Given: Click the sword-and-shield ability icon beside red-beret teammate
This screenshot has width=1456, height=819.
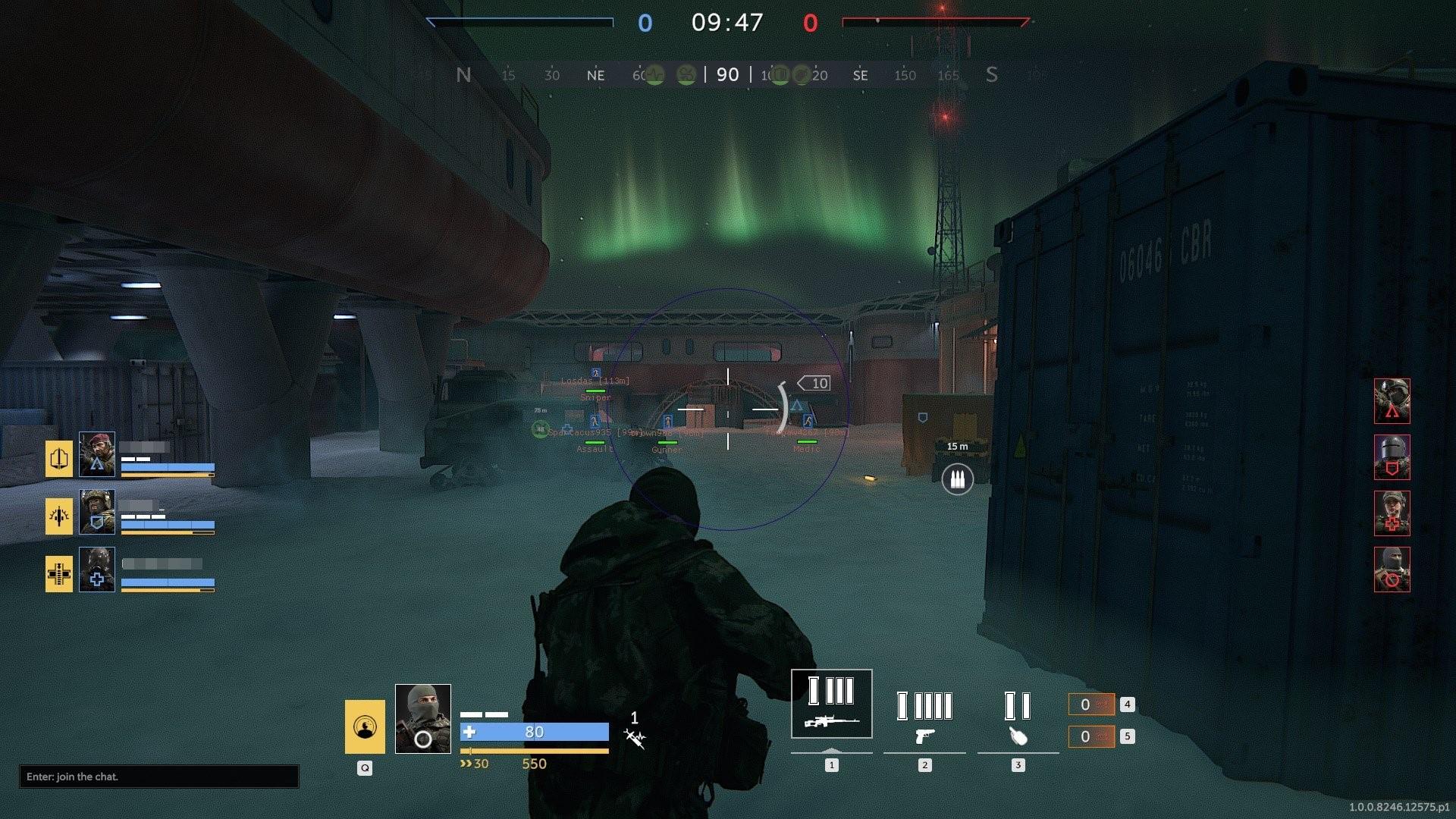Looking at the screenshot, I should click(x=59, y=459).
